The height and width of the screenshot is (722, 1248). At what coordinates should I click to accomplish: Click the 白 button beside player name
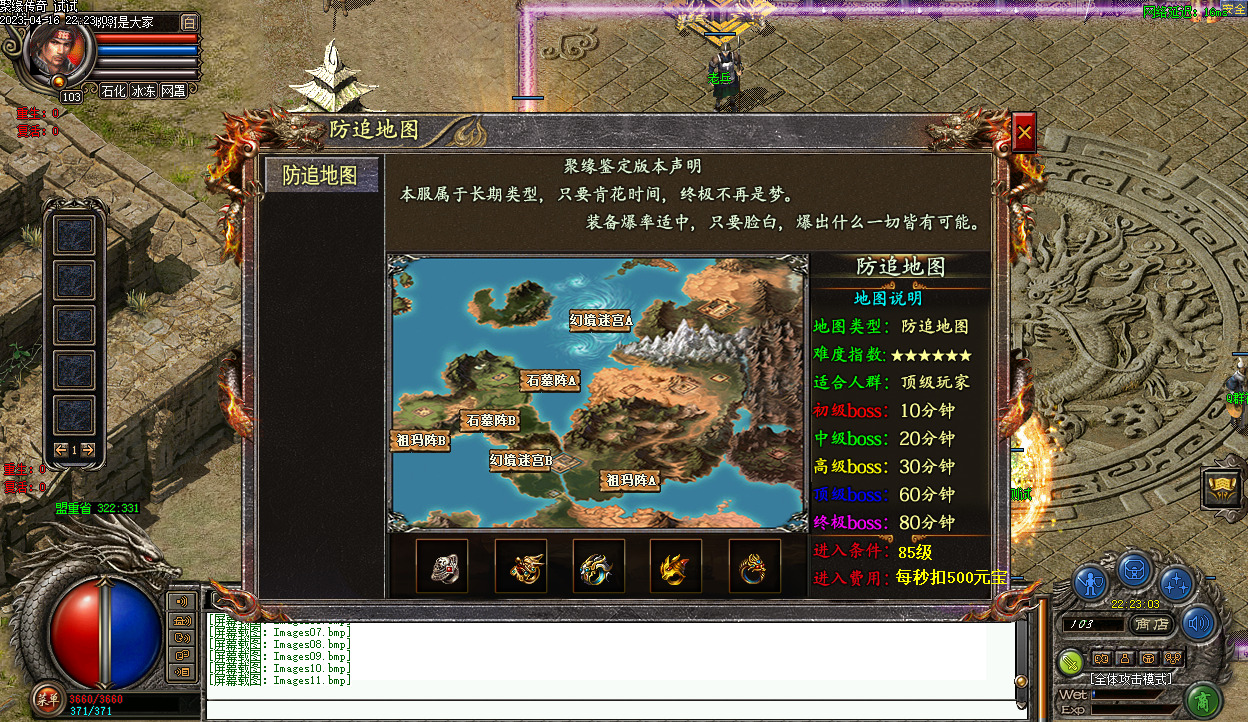[190, 22]
